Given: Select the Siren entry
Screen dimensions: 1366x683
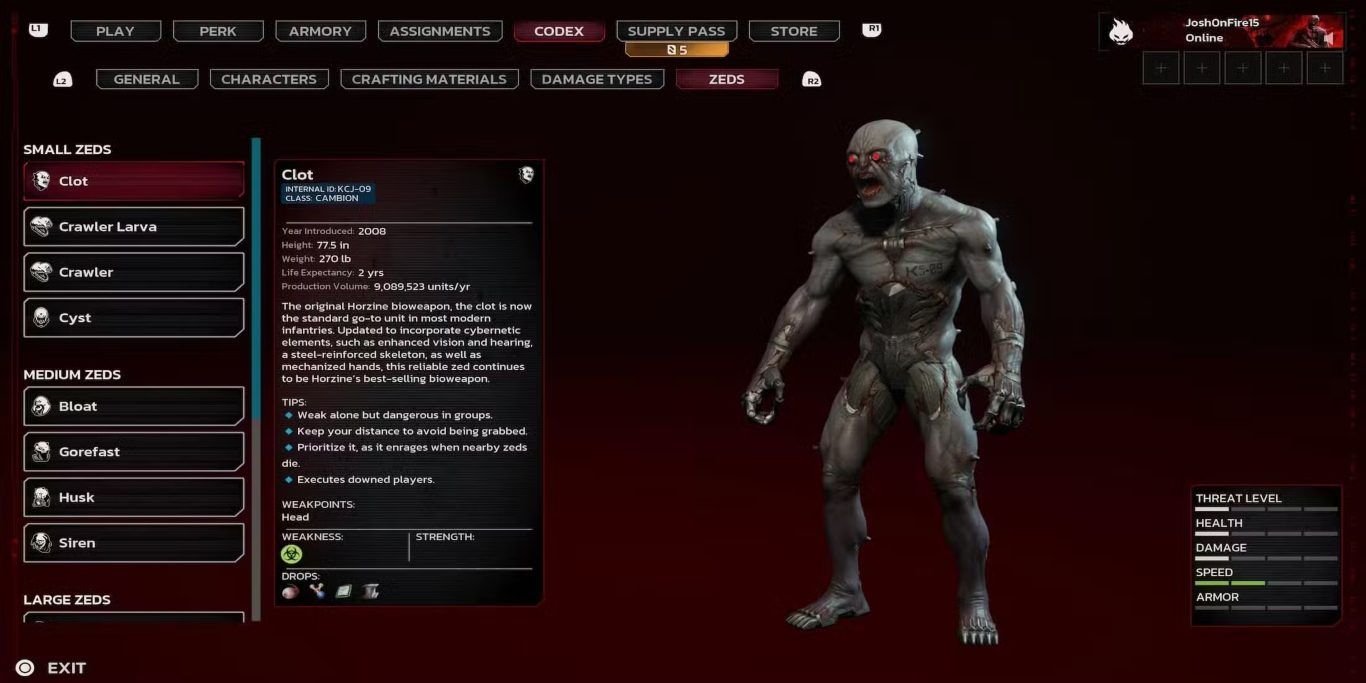Looking at the screenshot, I should coord(134,543).
